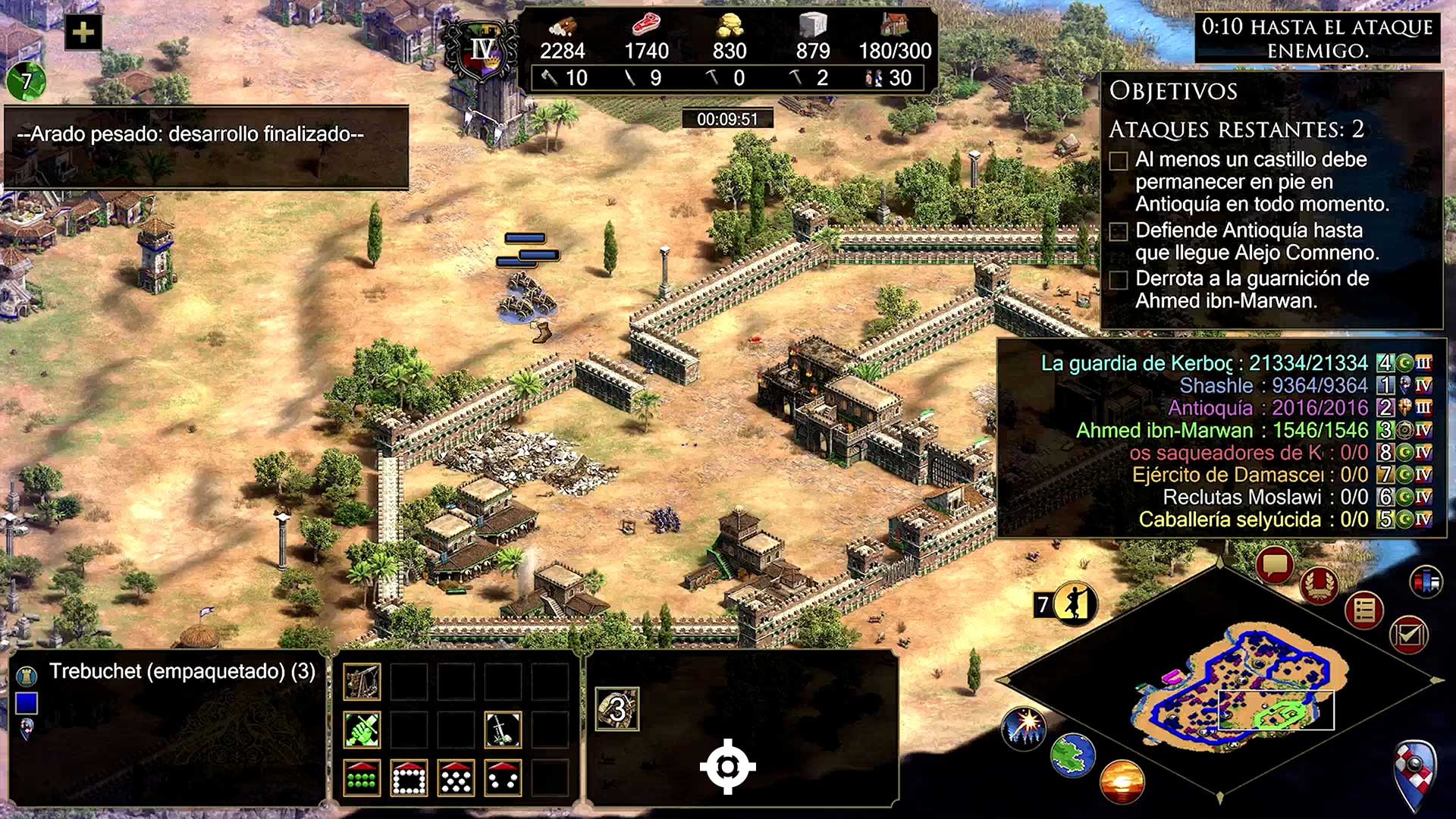Open the laurel wreath diplomacy button
Screen dimensions: 1456x819
point(1319,585)
